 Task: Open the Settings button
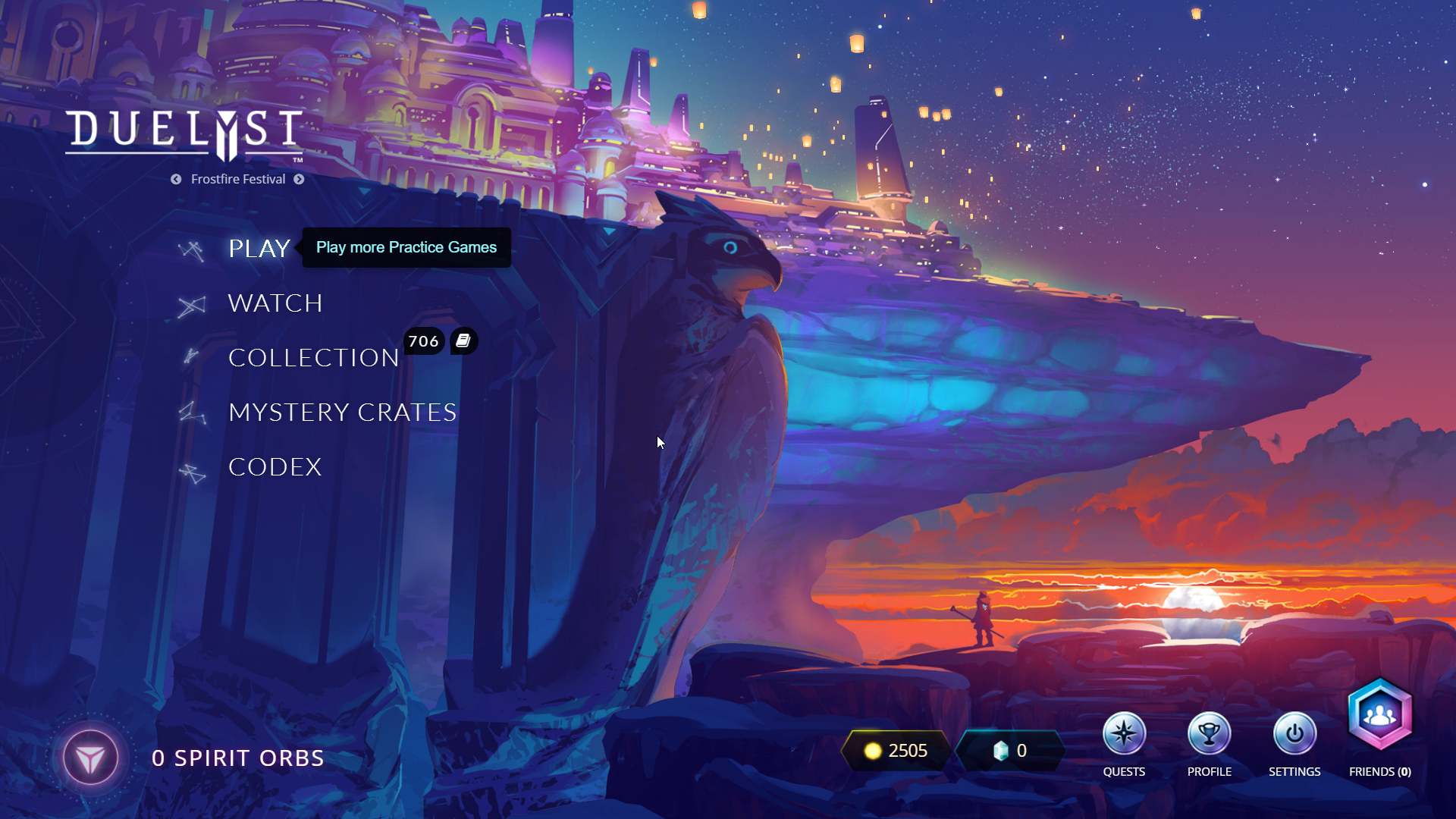pos(1294,734)
